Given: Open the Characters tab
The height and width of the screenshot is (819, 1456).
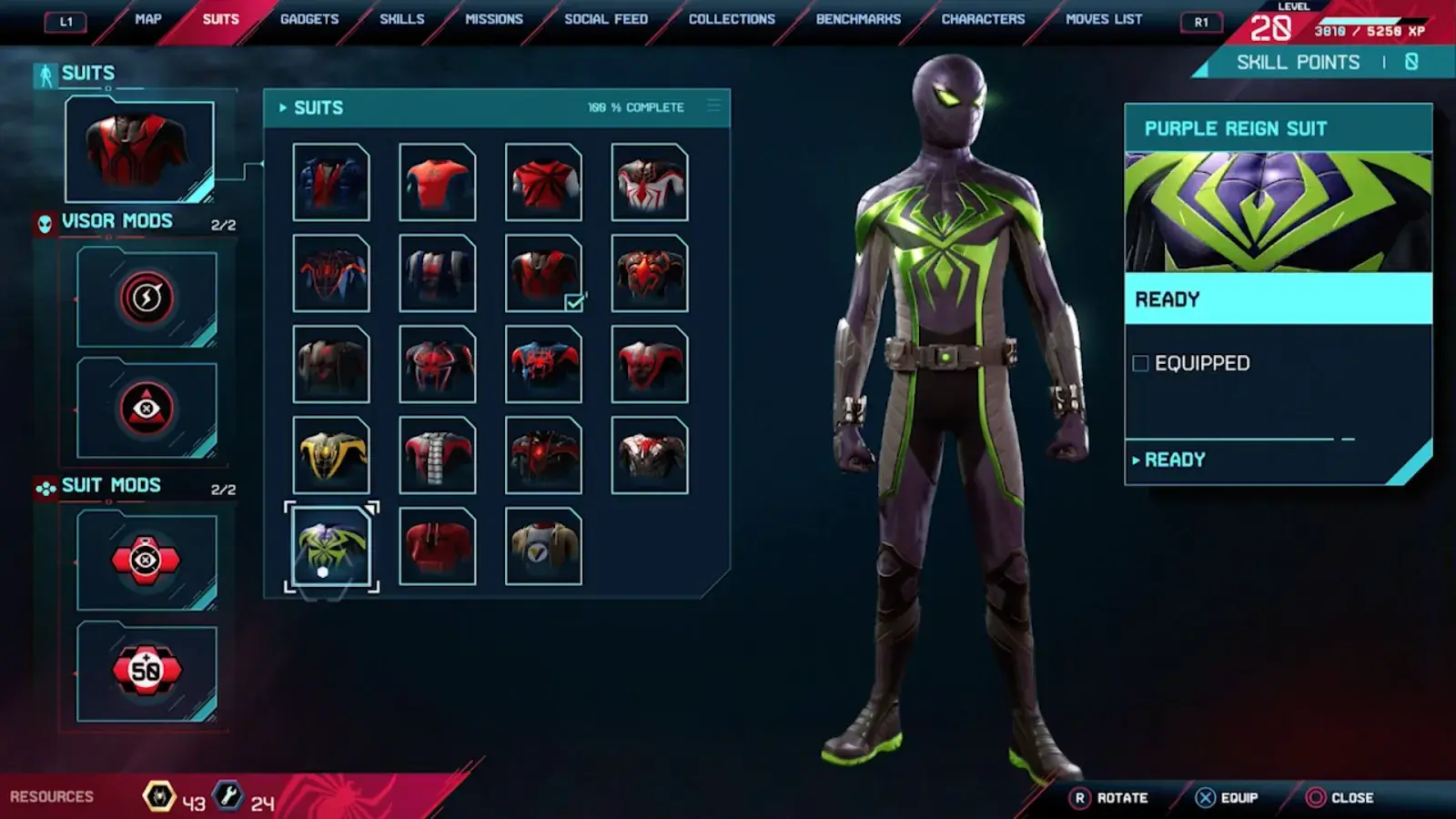Looking at the screenshot, I should [983, 19].
